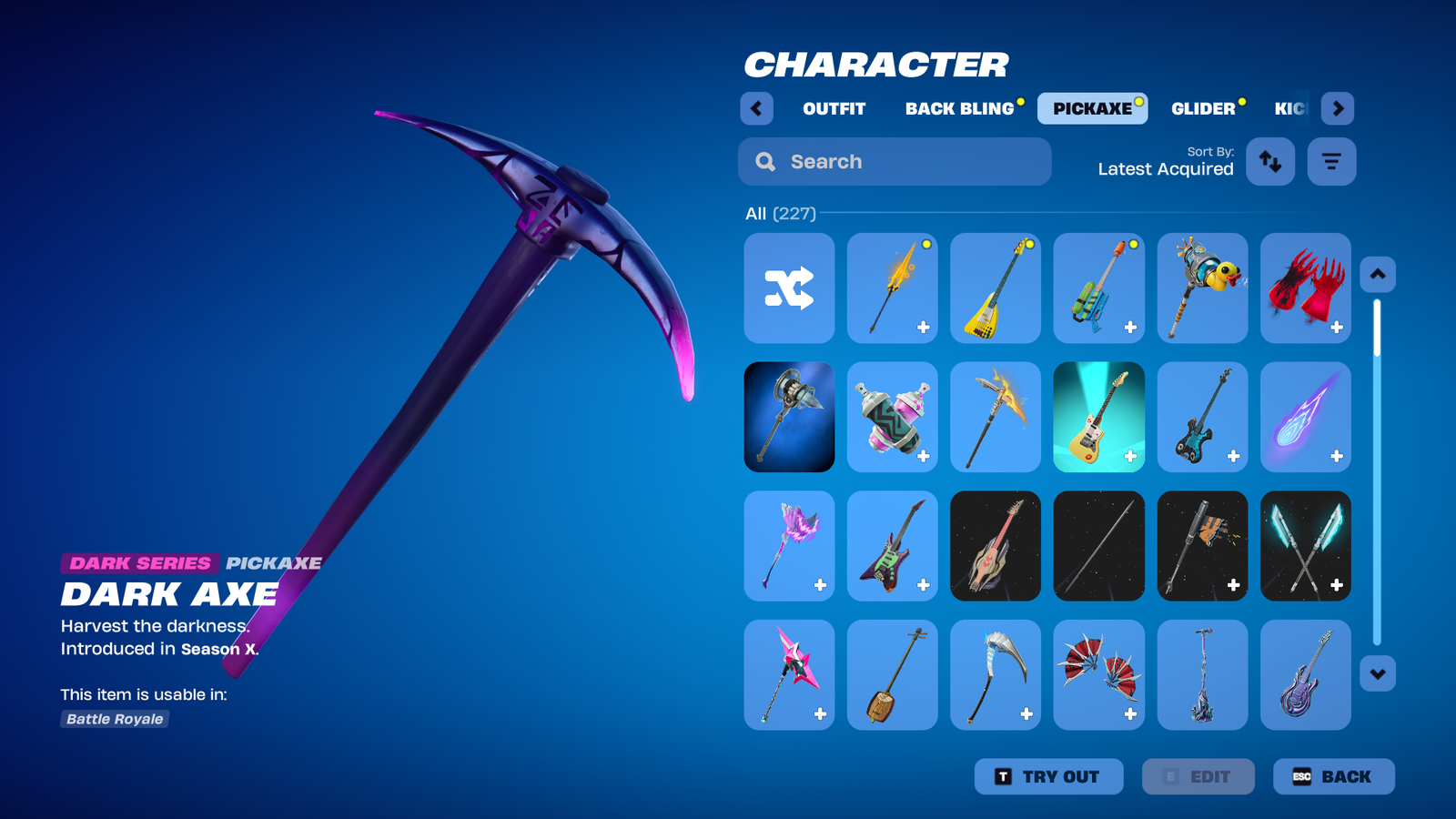1456x819 pixels.
Task: Click the scroll down arrow of the list
Action: (1377, 673)
